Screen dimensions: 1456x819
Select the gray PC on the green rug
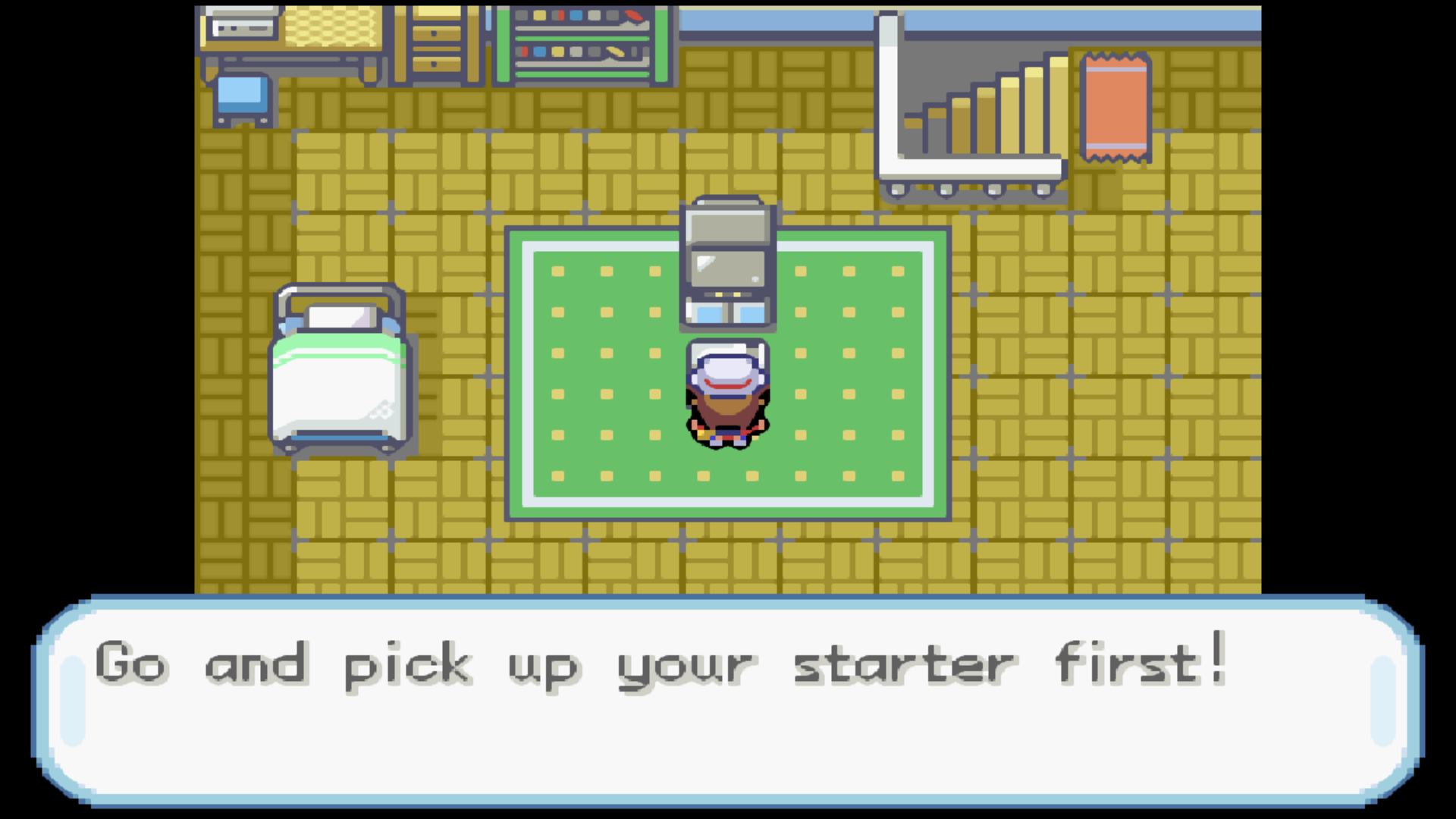(726, 258)
